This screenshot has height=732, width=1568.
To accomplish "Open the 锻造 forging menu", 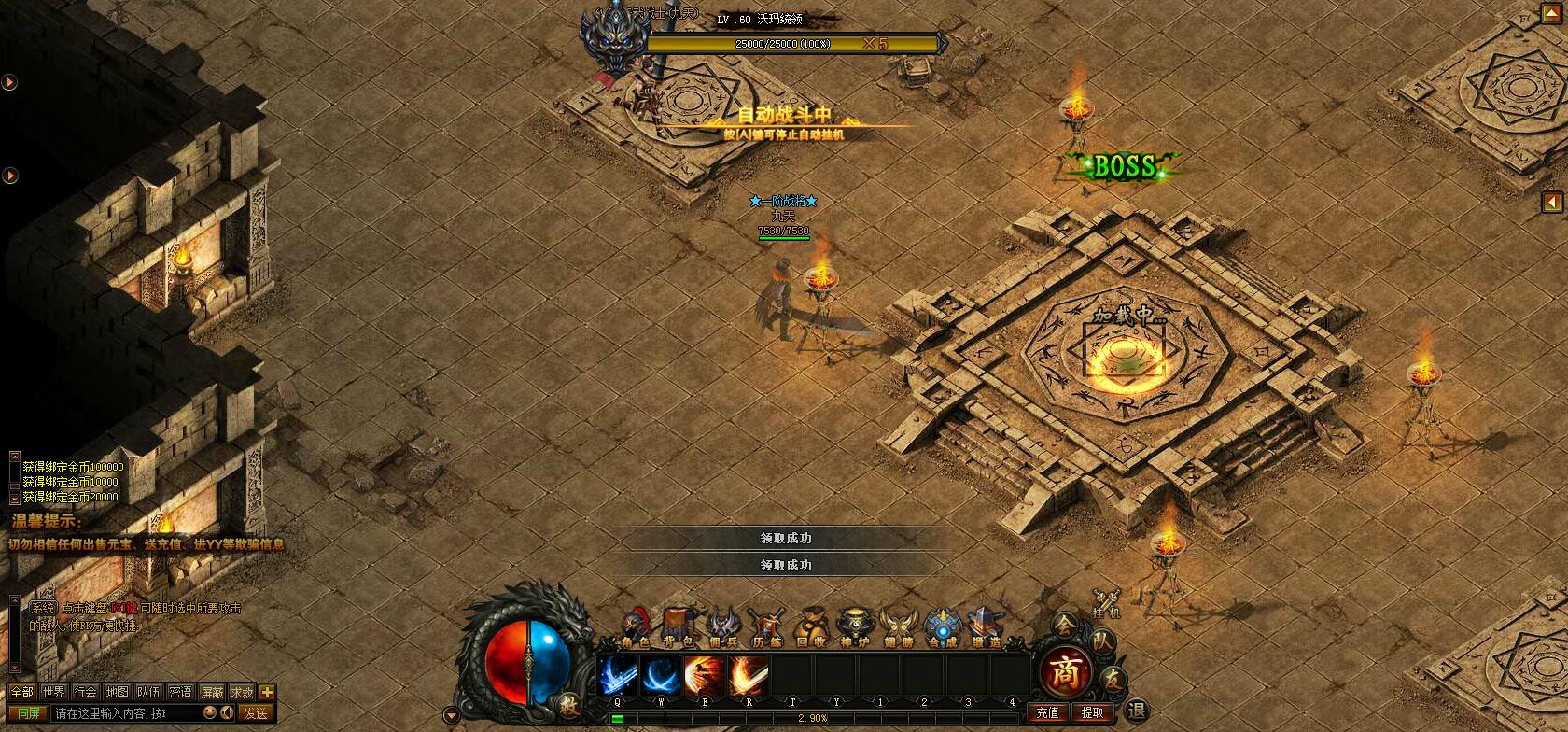I will [986, 627].
